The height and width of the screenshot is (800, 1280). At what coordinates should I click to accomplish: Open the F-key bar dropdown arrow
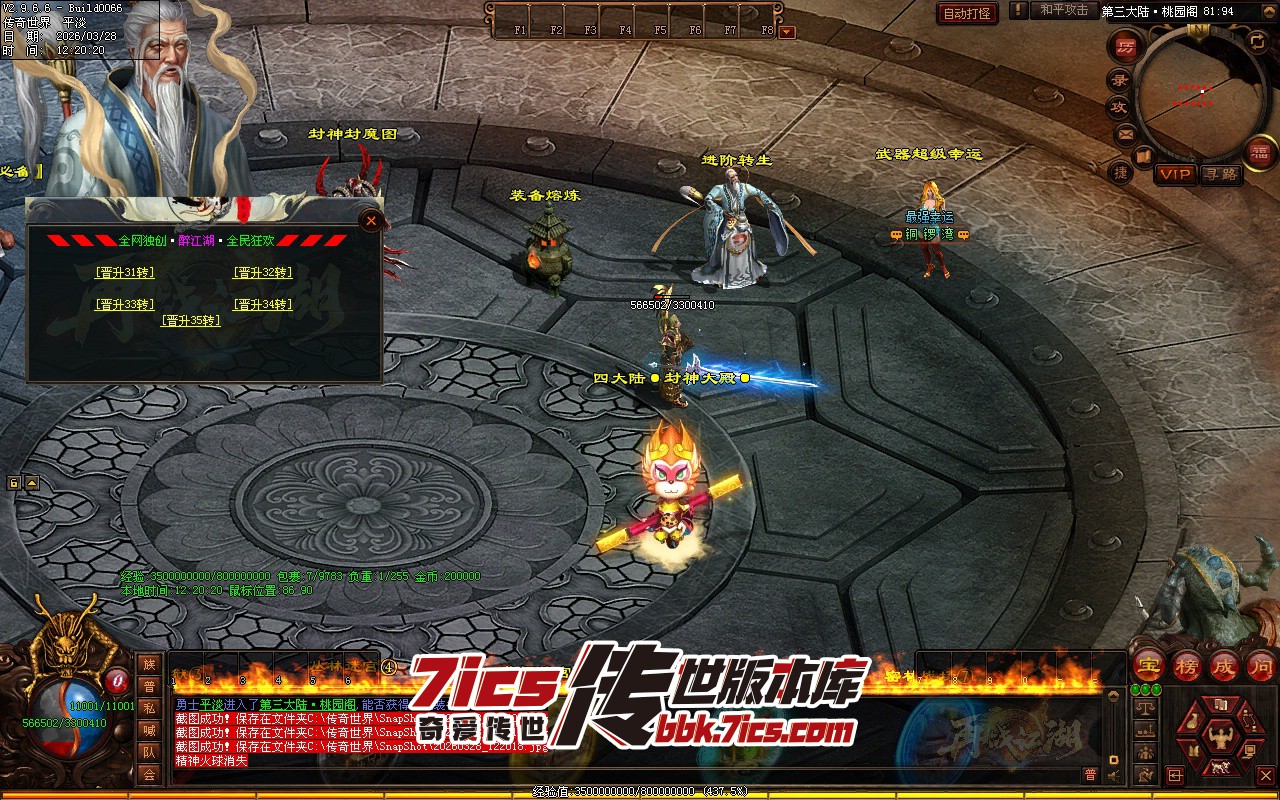click(787, 31)
